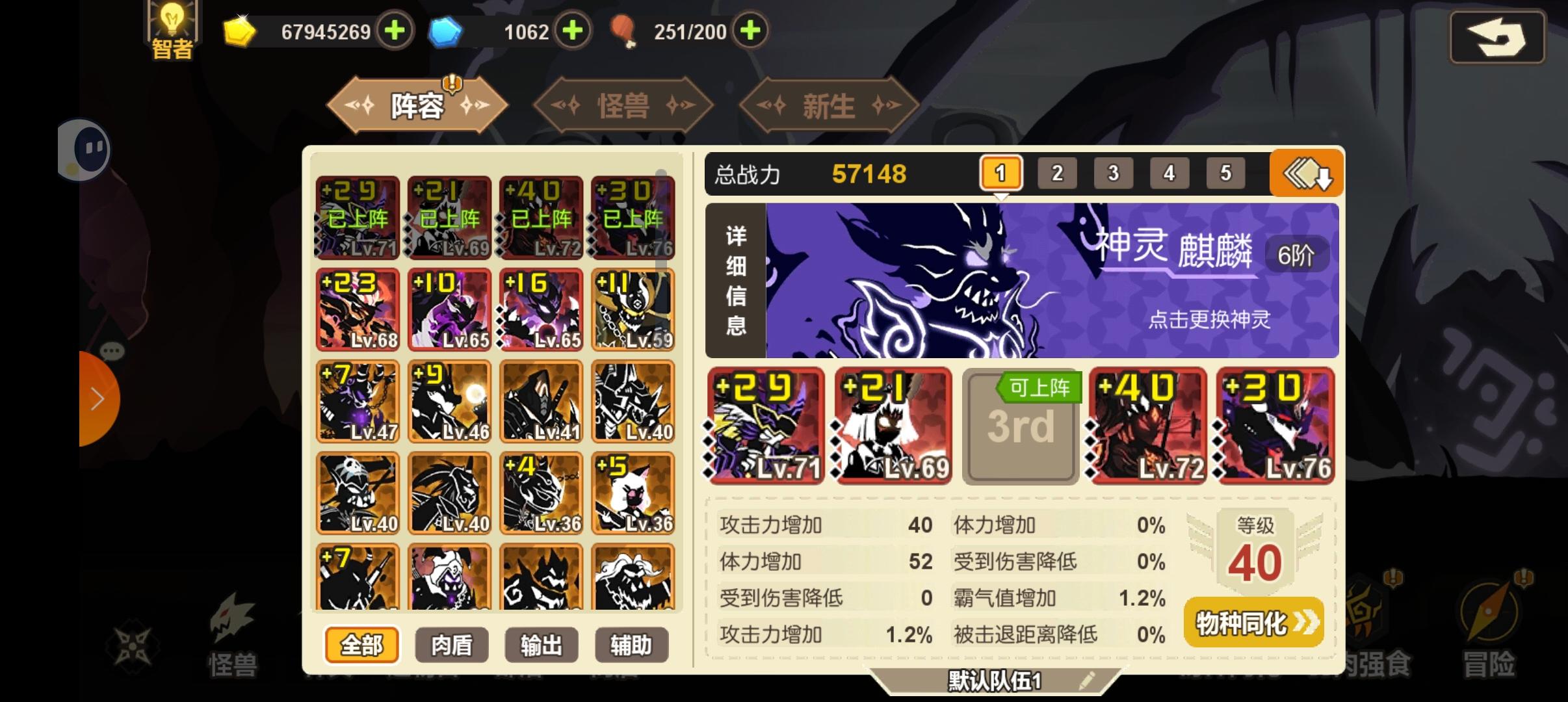Screen dimensions: 1568x702
Task: Toggle the 肉盾 unit filter
Action: click(x=453, y=644)
